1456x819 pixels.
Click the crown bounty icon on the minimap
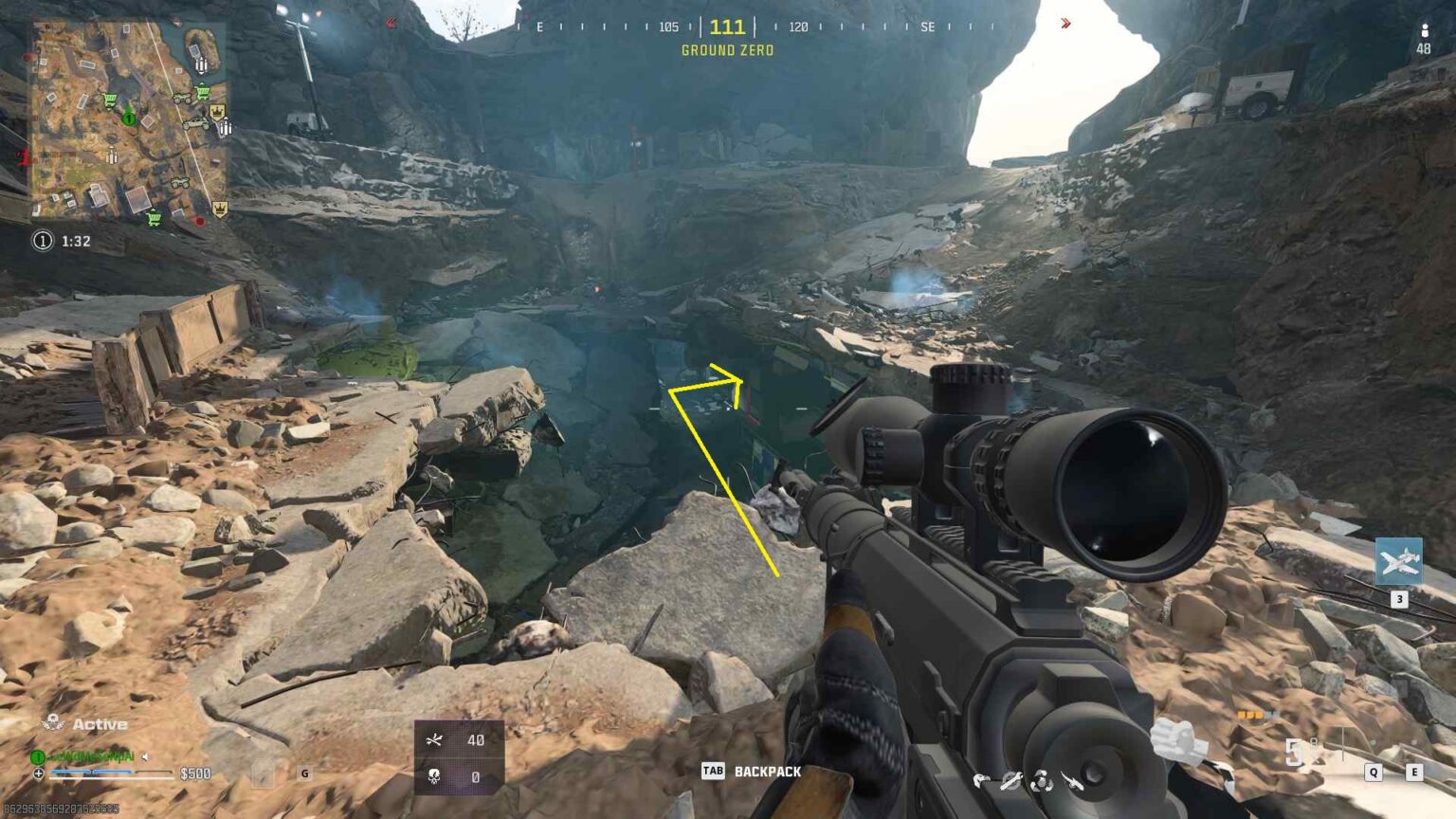(x=218, y=111)
